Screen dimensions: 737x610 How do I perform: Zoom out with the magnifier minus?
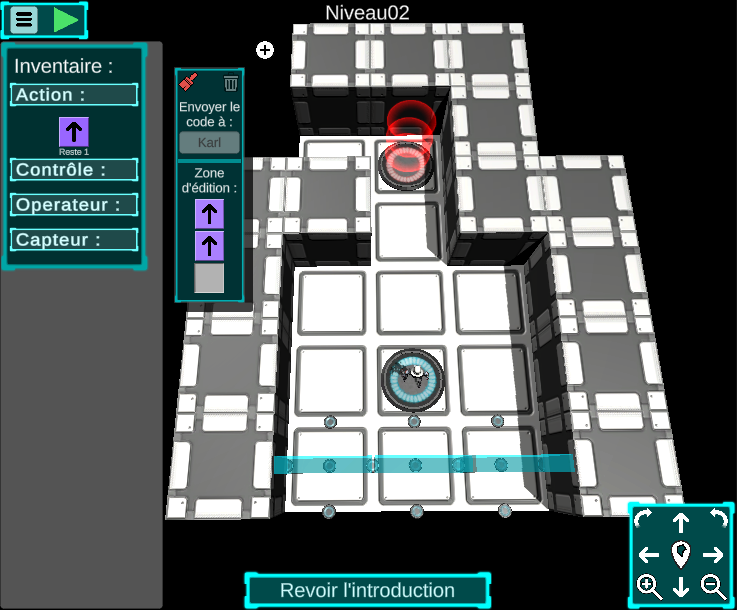point(713,587)
